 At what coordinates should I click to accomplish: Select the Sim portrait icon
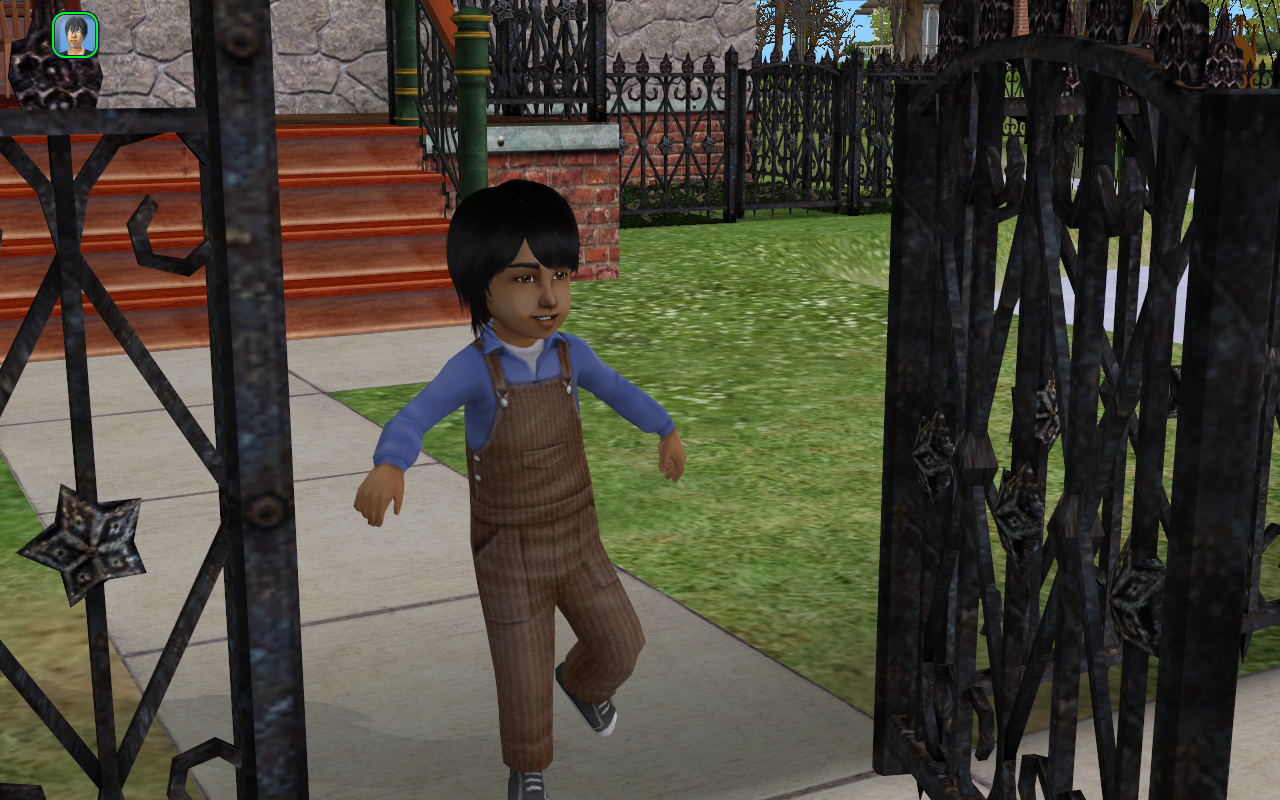[x=75, y=34]
